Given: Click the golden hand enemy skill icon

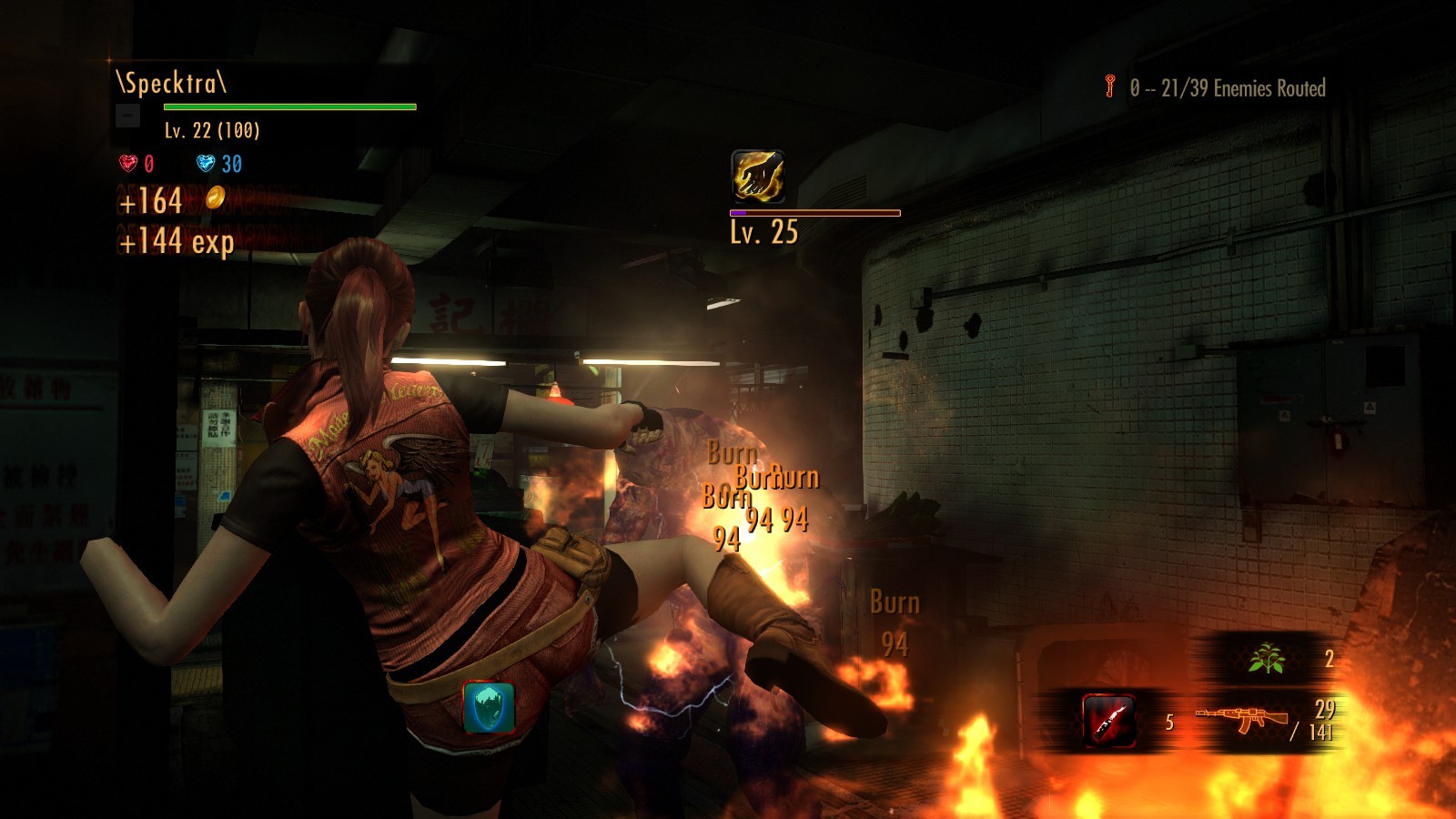Looking at the screenshot, I should tap(757, 176).
